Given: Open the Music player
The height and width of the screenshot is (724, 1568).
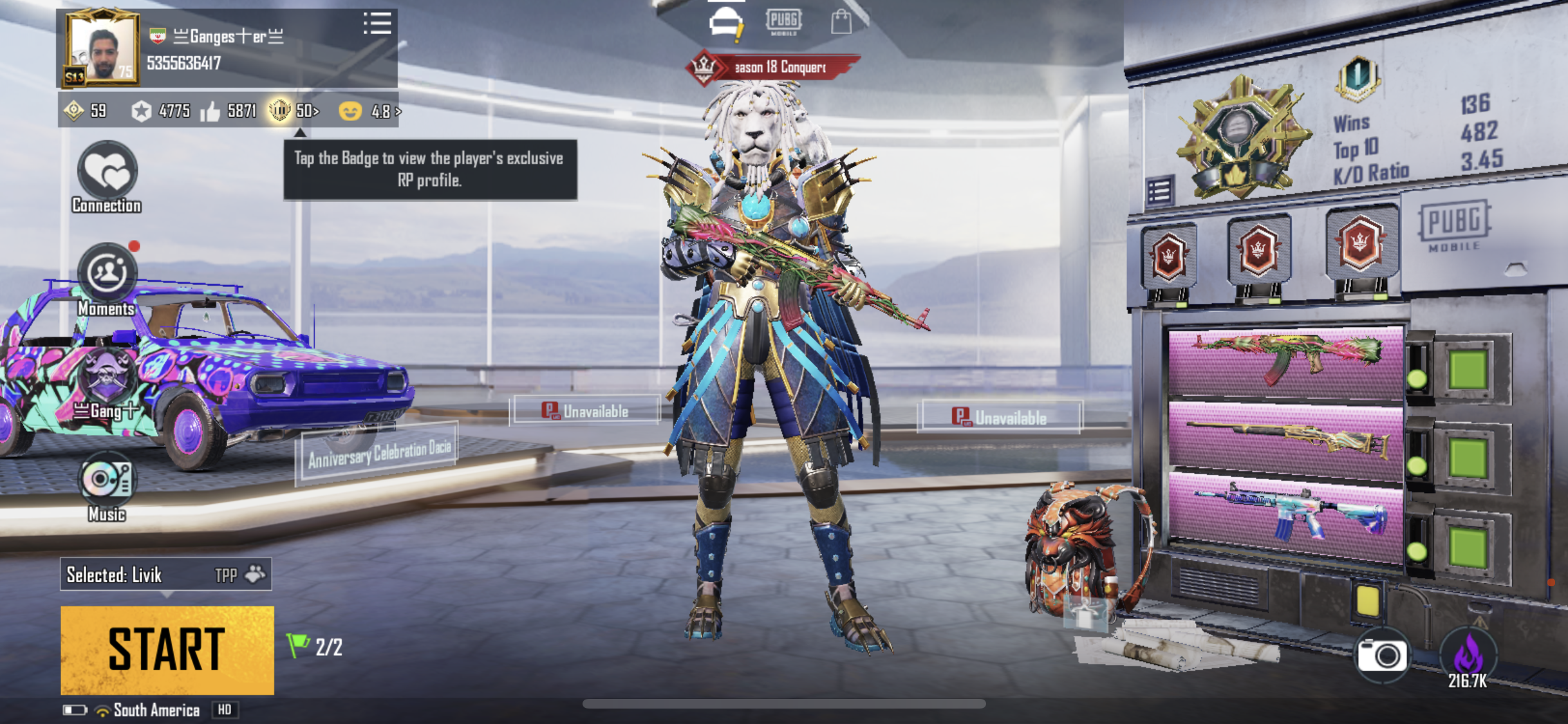Looking at the screenshot, I should tap(107, 480).
